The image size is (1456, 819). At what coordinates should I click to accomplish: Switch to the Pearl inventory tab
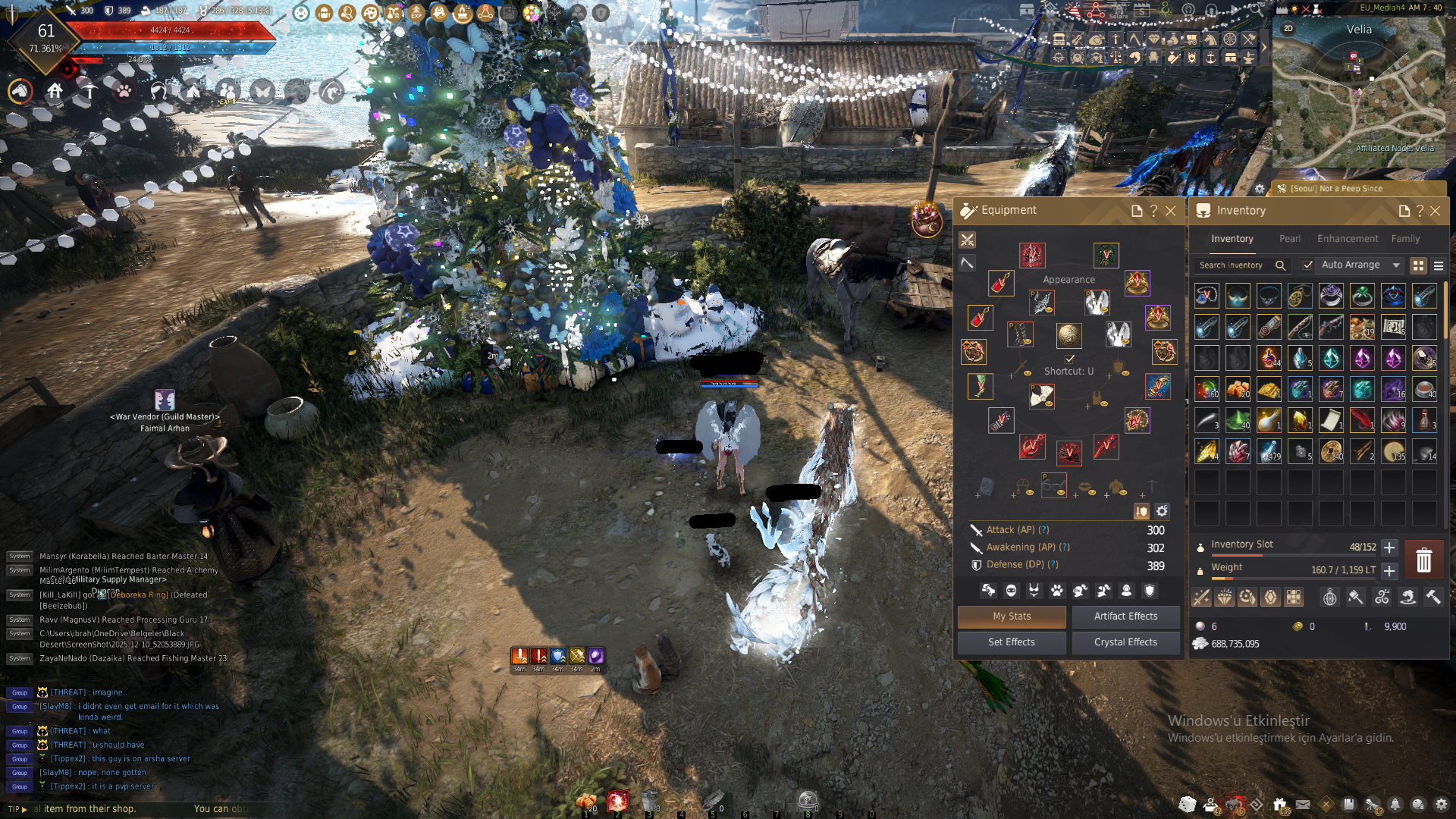coord(1289,239)
